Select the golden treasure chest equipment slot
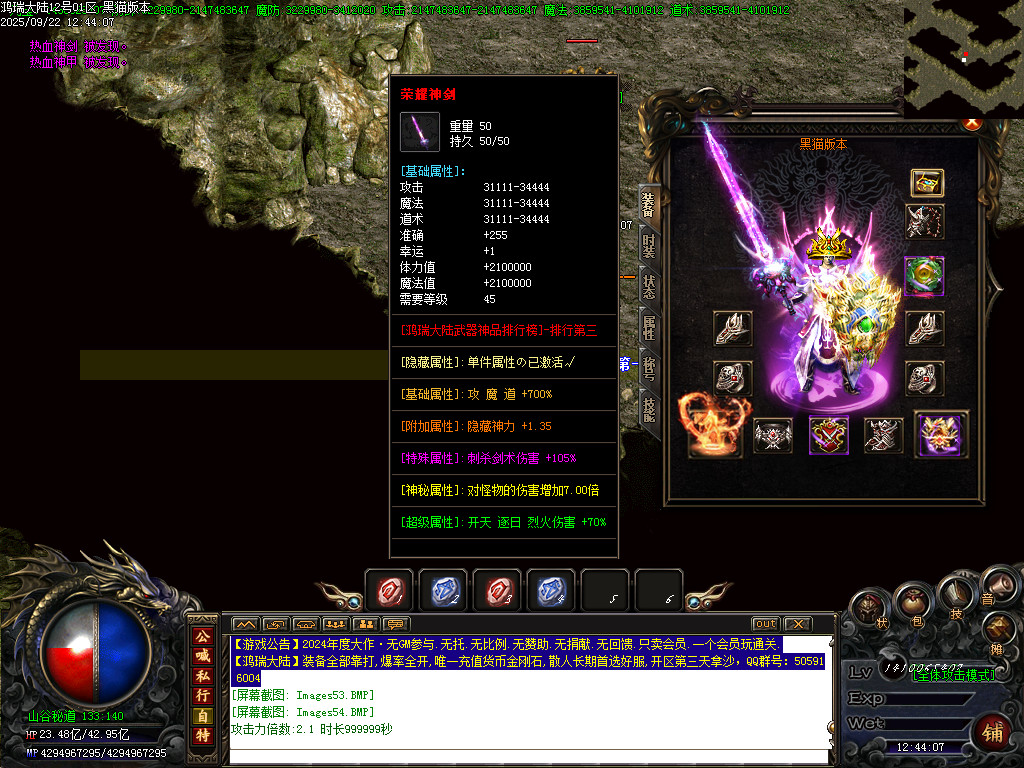This screenshot has width=1024, height=768. pyautogui.click(x=926, y=183)
